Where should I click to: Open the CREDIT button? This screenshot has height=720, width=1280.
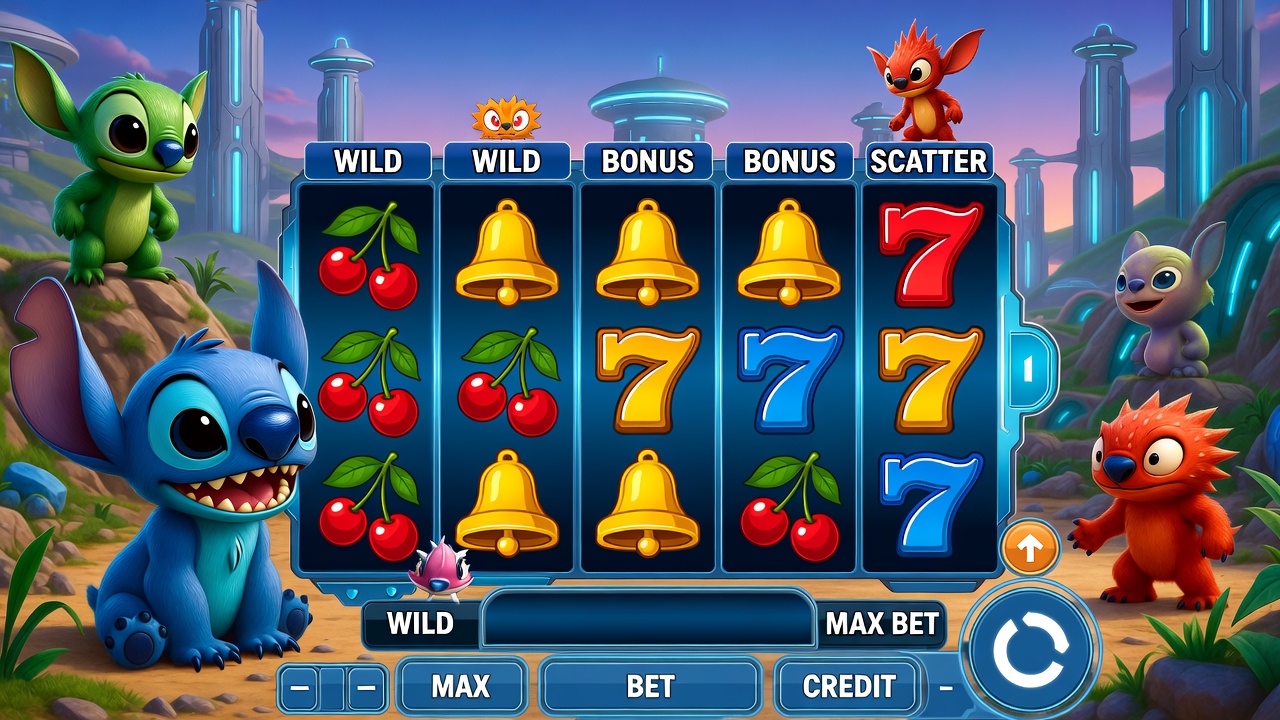click(x=849, y=686)
